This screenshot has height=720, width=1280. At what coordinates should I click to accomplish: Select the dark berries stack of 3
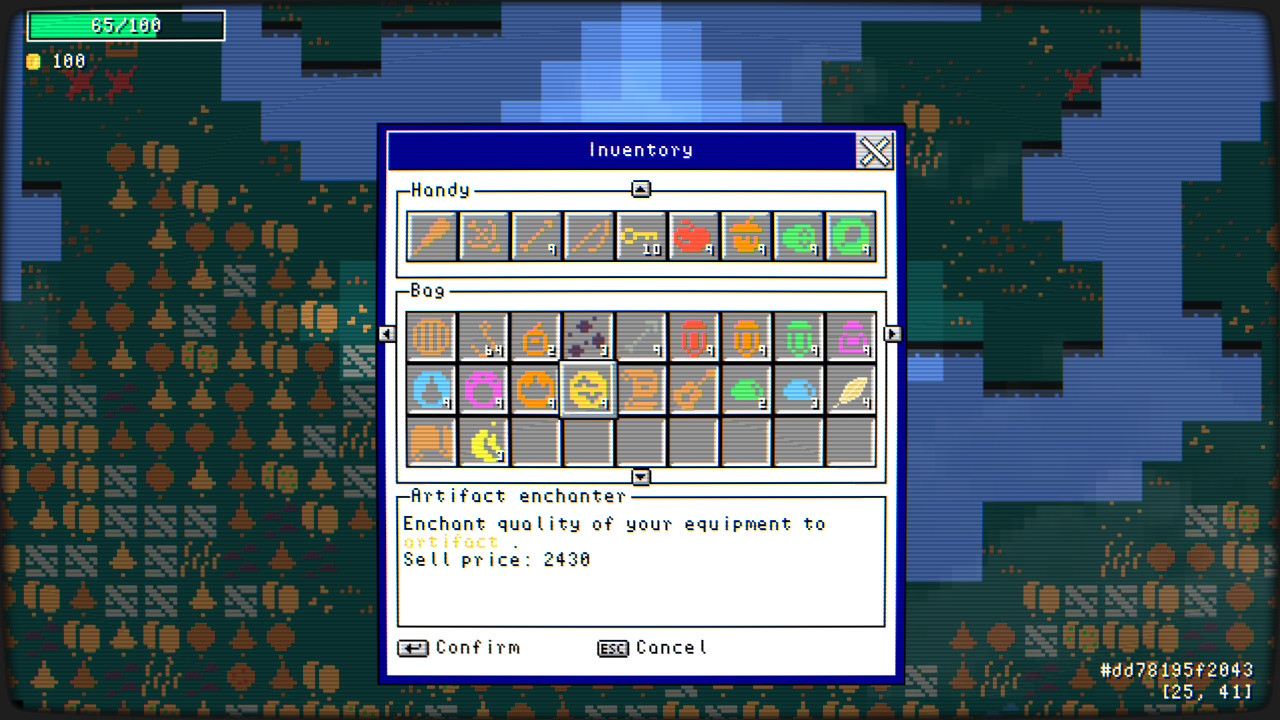pyautogui.click(x=589, y=335)
